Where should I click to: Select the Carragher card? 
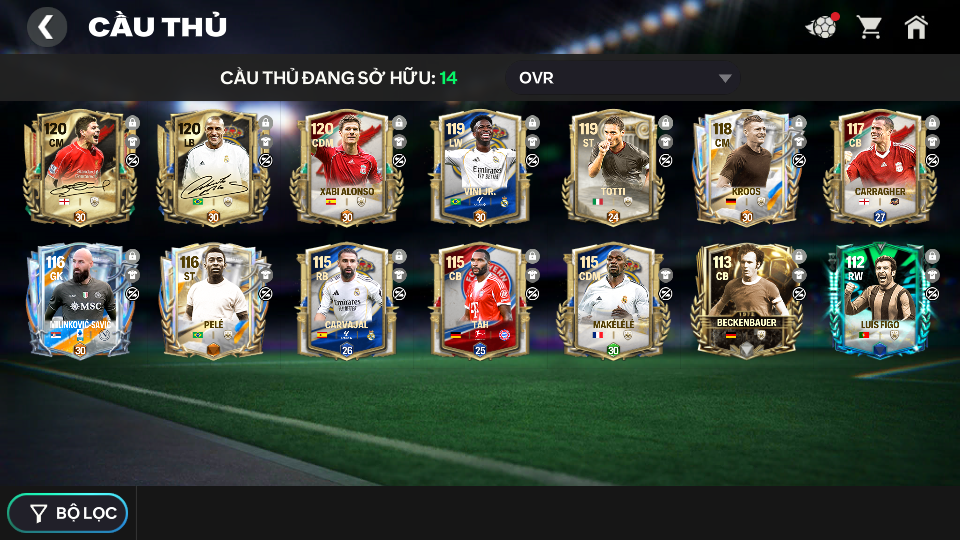tap(878, 168)
